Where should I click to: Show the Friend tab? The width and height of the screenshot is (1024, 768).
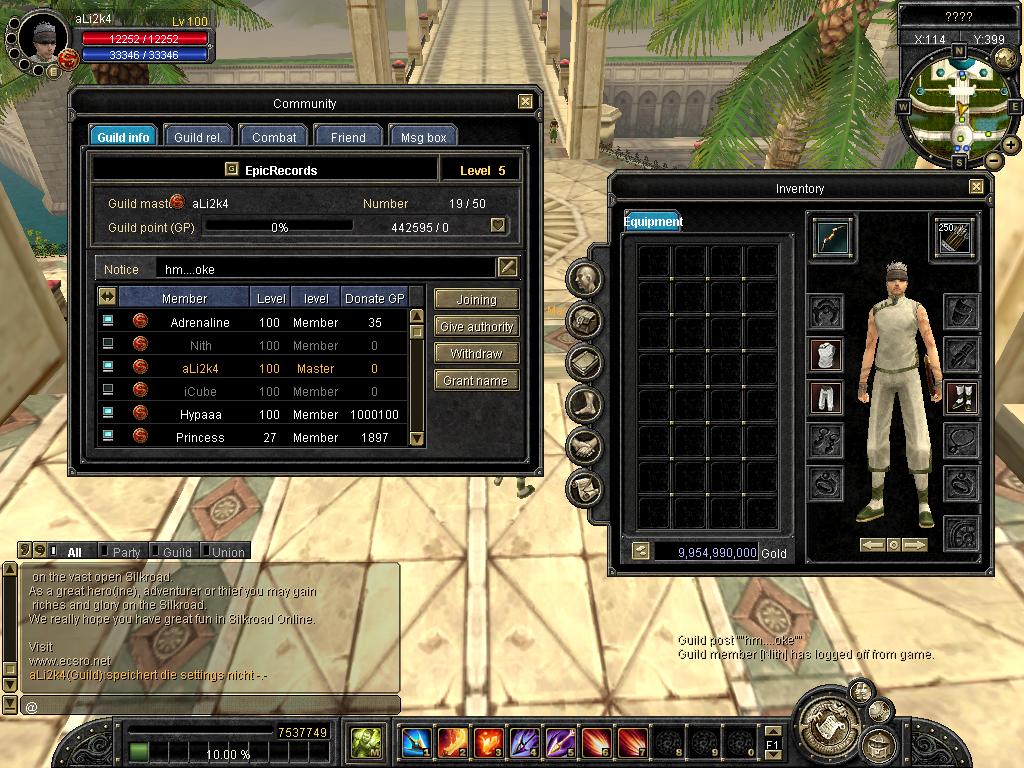click(x=347, y=137)
